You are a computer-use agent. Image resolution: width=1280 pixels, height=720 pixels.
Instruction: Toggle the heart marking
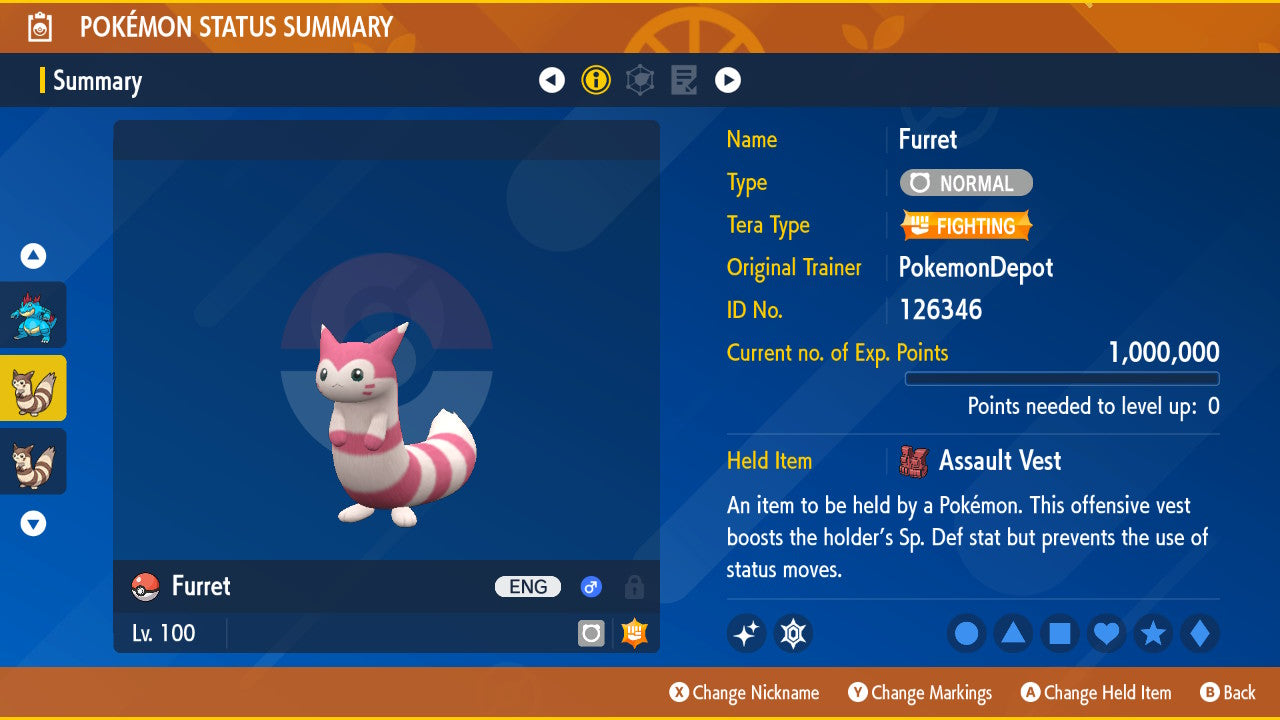(x=1107, y=634)
